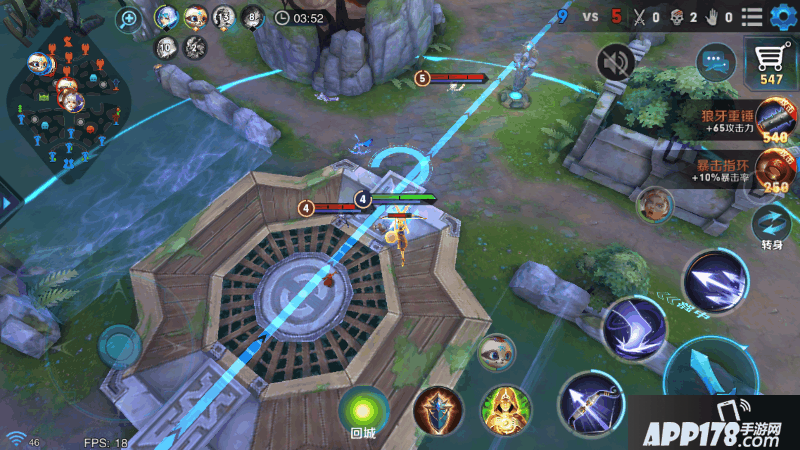
Task: Open the settings gear menu
Action: (x=780, y=17)
